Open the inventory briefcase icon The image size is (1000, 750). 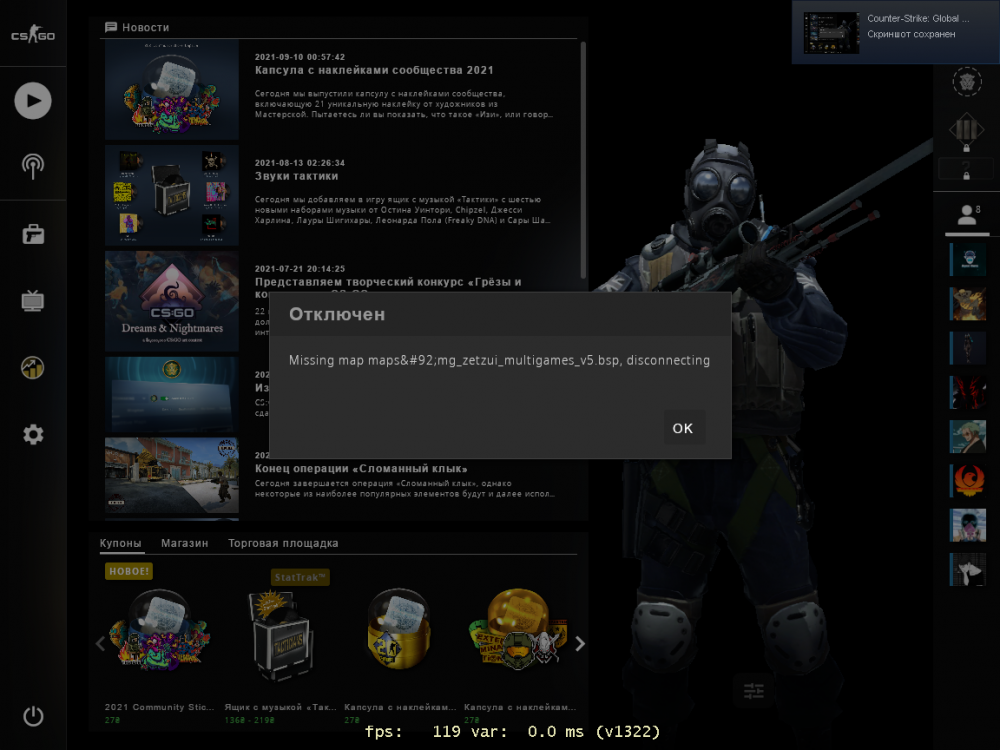(33, 235)
